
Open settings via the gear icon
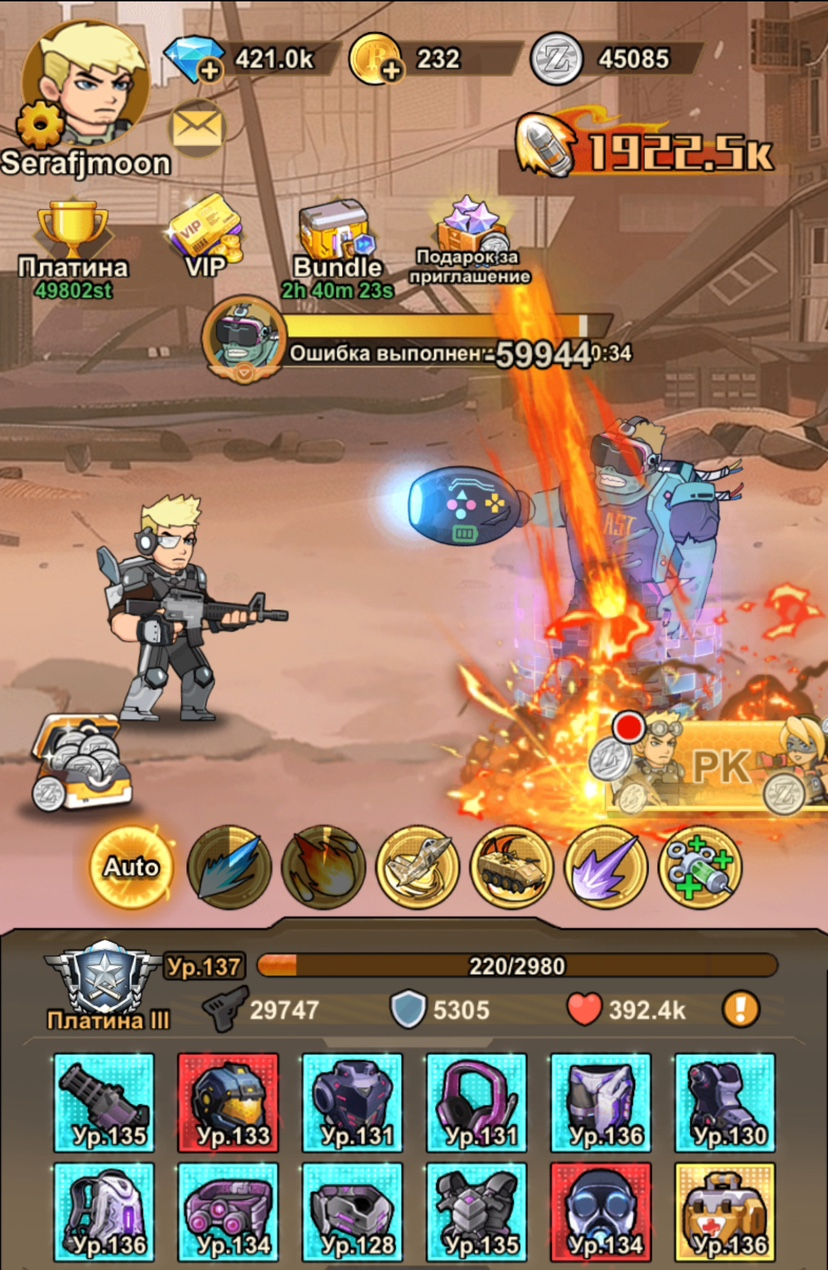coord(42,125)
